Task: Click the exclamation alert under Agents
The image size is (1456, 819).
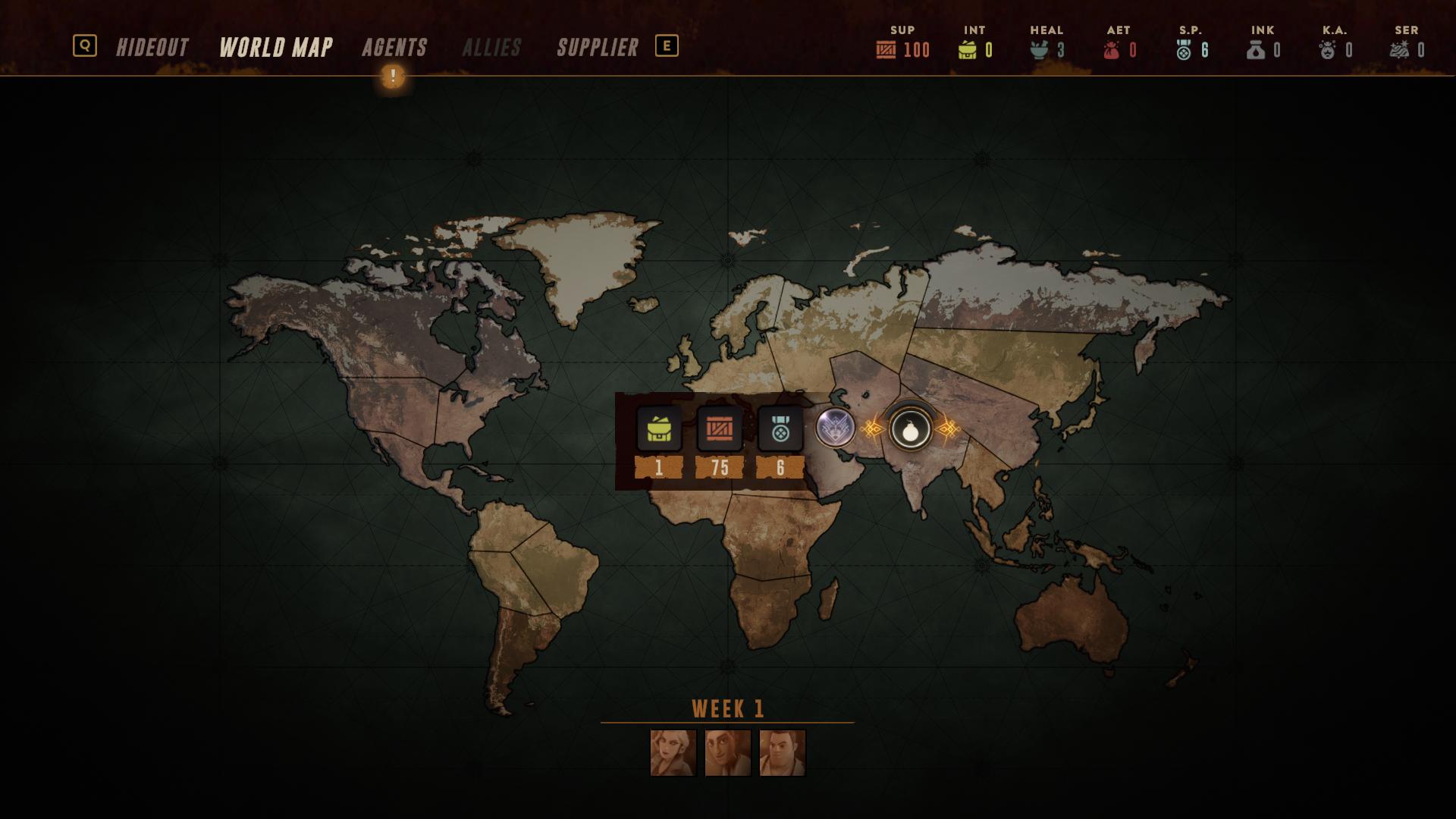Action: pyautogui.click(x=393, y=76)
